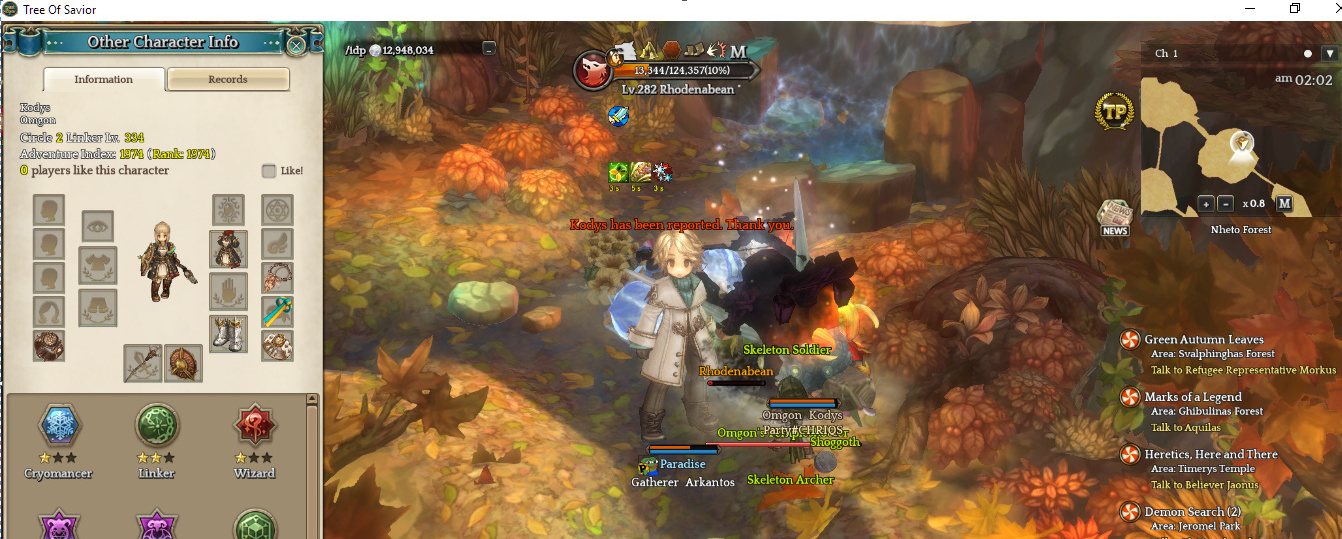Image resolution: width=1342 pixels, height=539 pixels.
Task: Tick the Like! checkbox
Action: 269,171
